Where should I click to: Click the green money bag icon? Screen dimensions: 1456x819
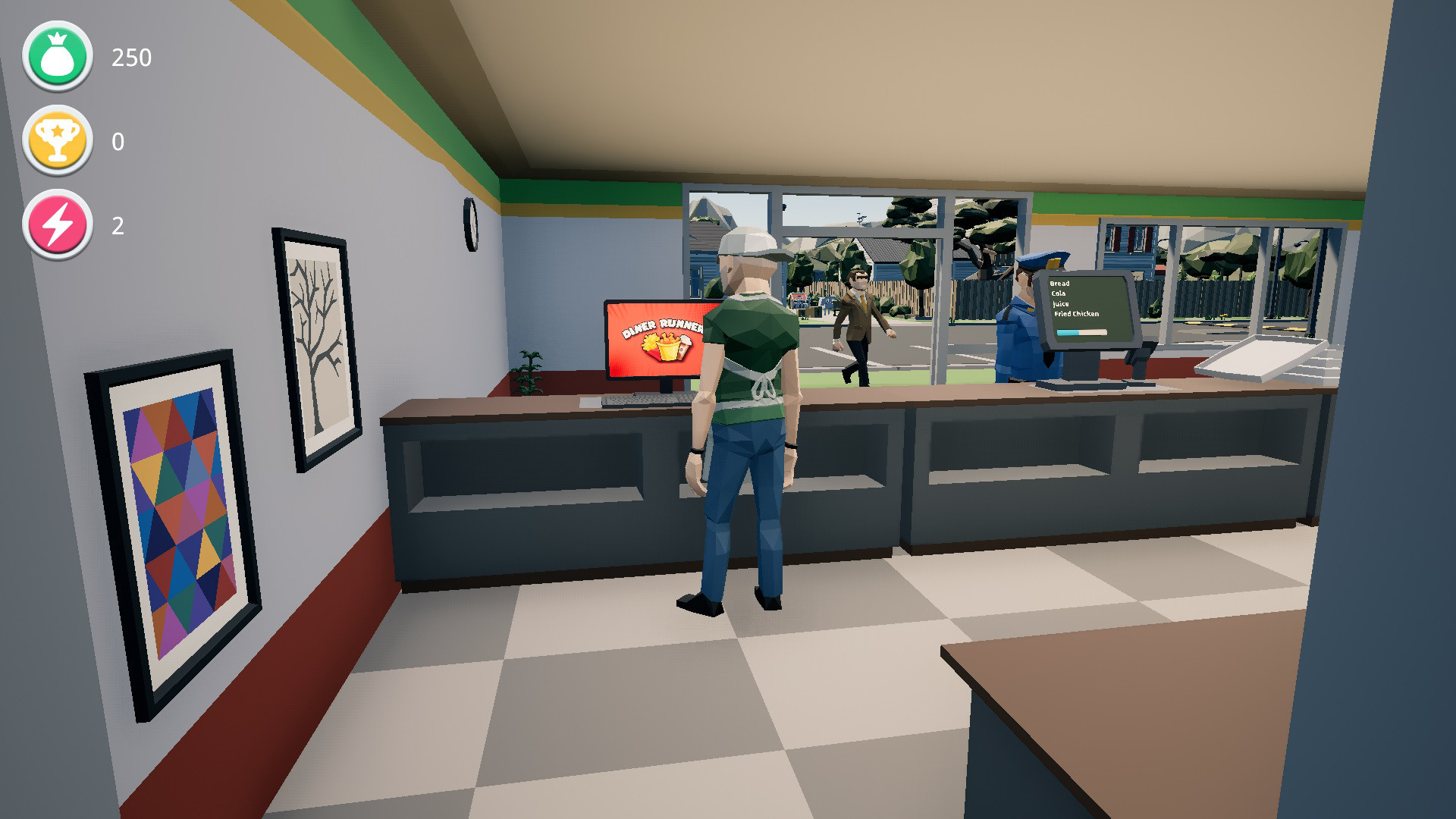pyautogui.click(x=57, y=55)
